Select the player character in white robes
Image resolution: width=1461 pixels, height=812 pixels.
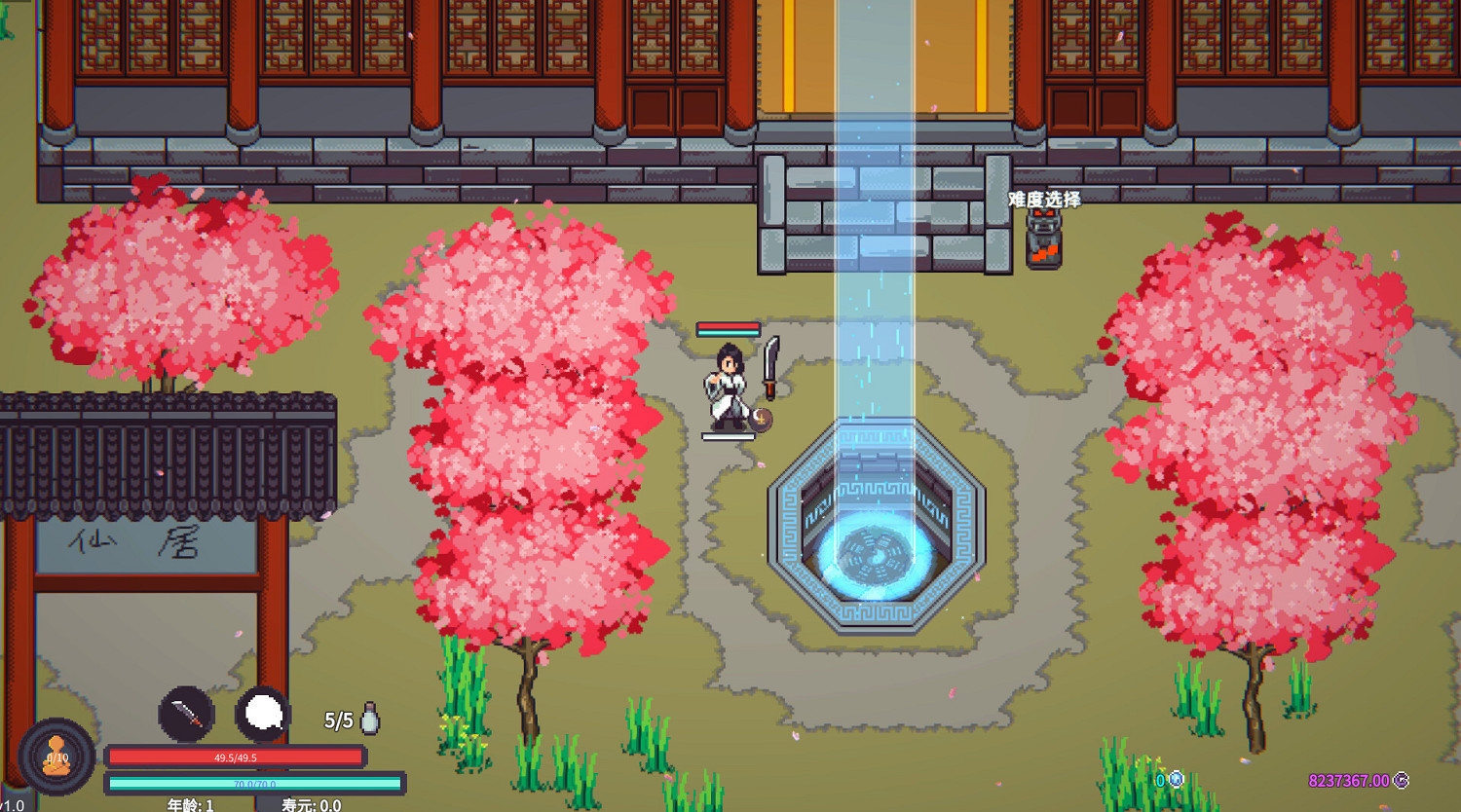coord(724,389)
